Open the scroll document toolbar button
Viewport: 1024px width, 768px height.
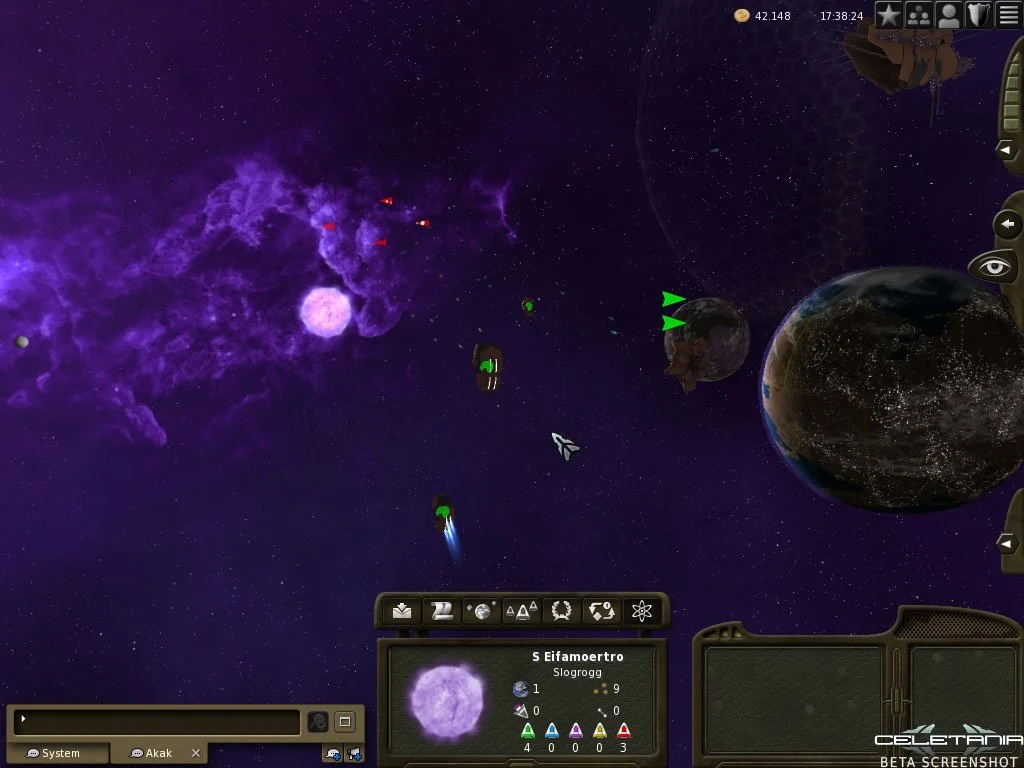[442, 611]
